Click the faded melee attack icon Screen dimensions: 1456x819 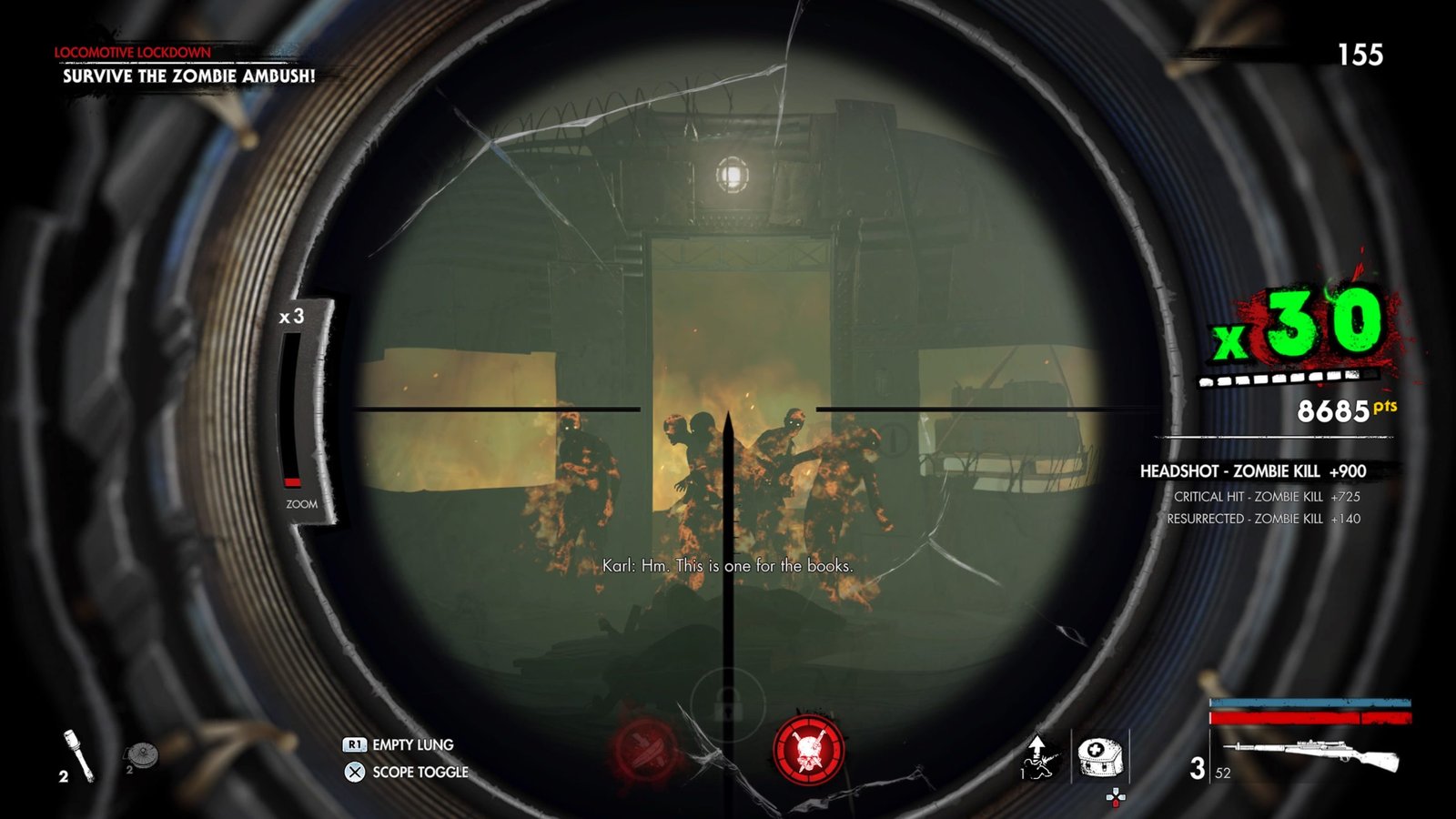(645, 750)
